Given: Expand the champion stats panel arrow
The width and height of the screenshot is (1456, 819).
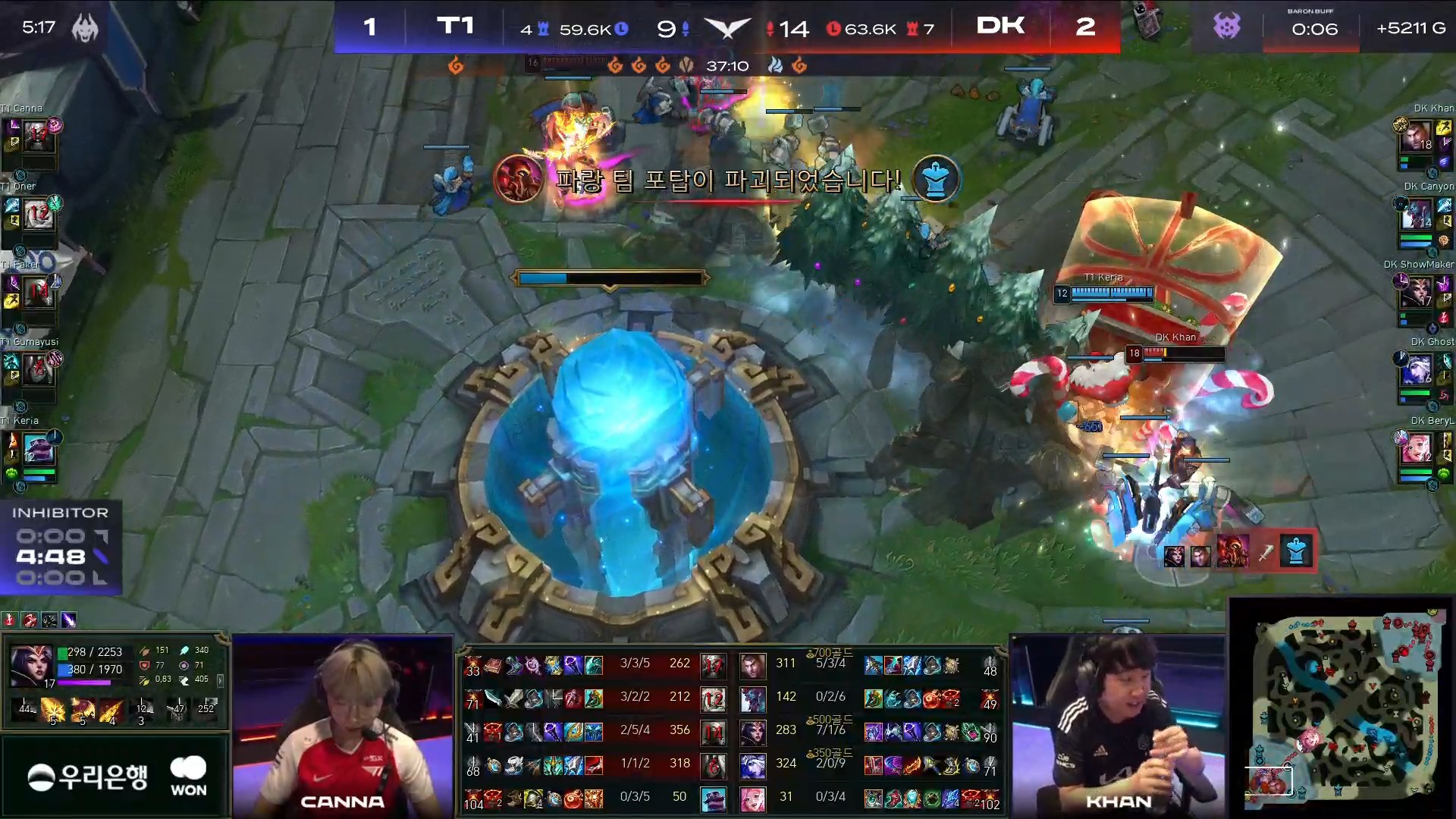Looking at the screenshot, I should coord(221,680).
